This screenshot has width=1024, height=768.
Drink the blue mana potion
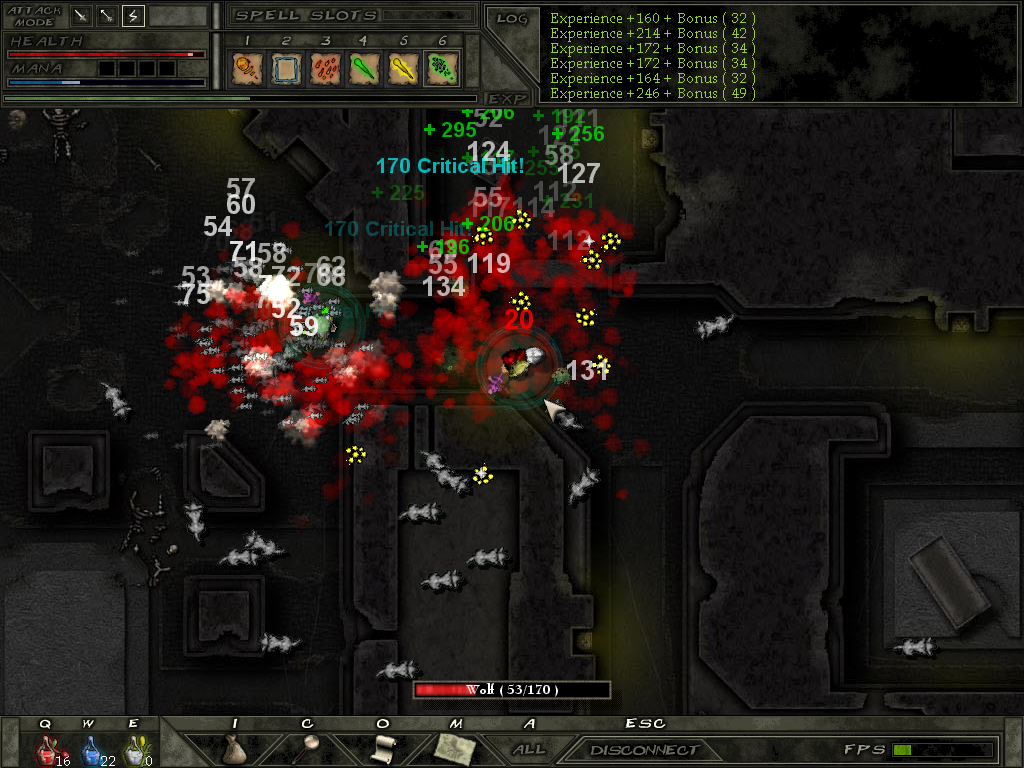coord(90,749)
